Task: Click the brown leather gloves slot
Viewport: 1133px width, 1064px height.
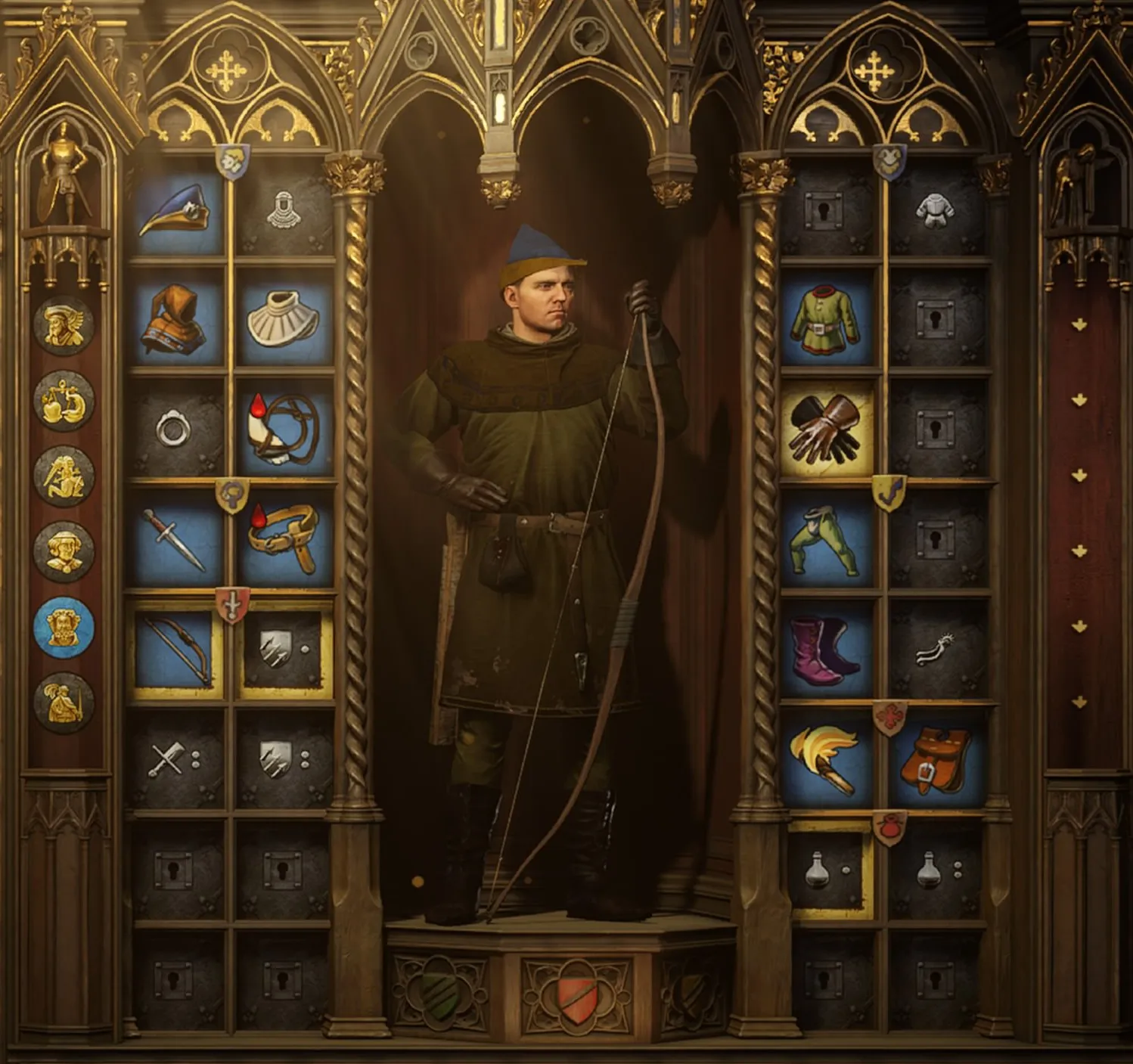Action: tap(827, 430)
